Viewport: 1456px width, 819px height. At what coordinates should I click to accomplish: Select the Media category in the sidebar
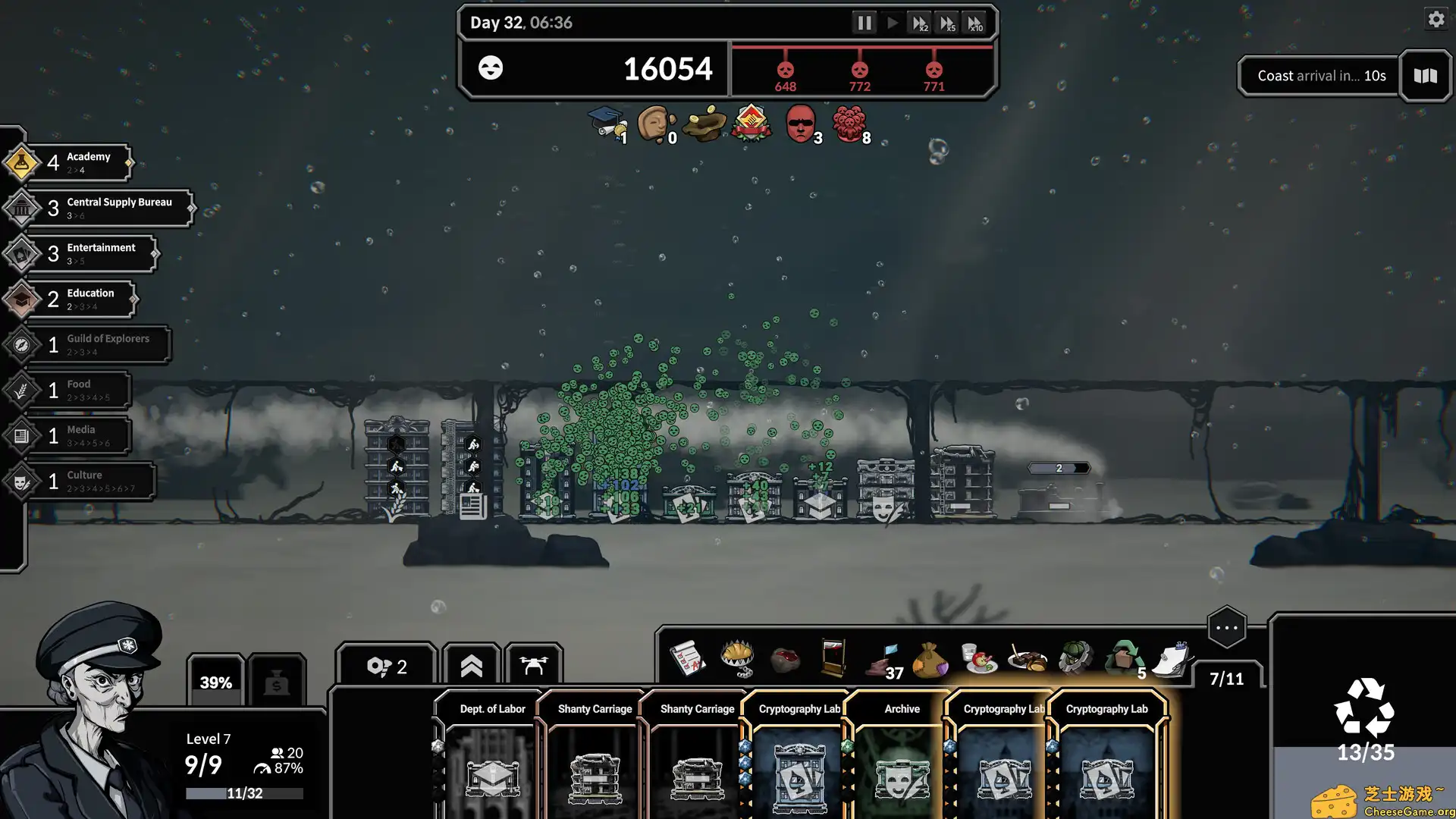click(23, 435)
